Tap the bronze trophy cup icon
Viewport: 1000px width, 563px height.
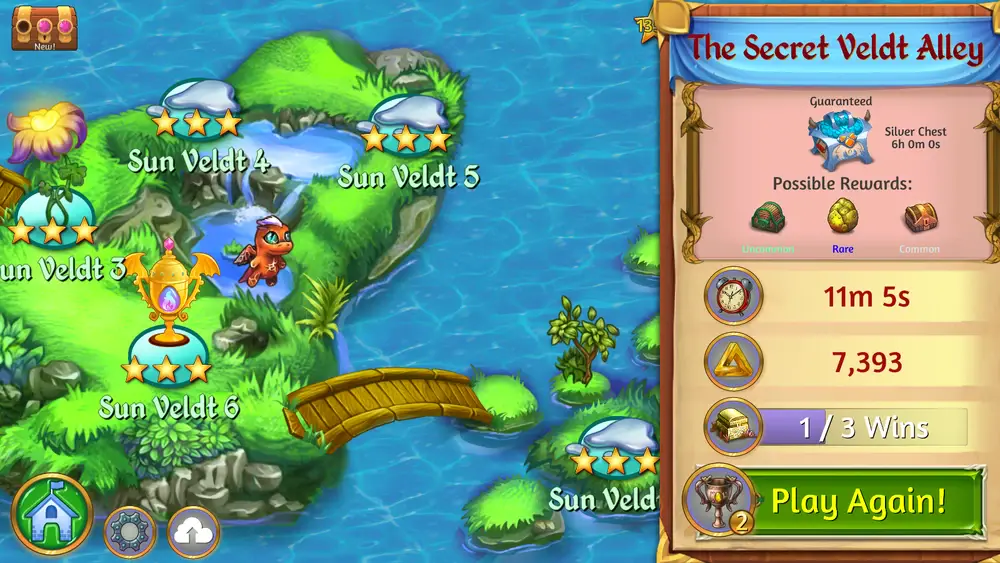(718, 499)
